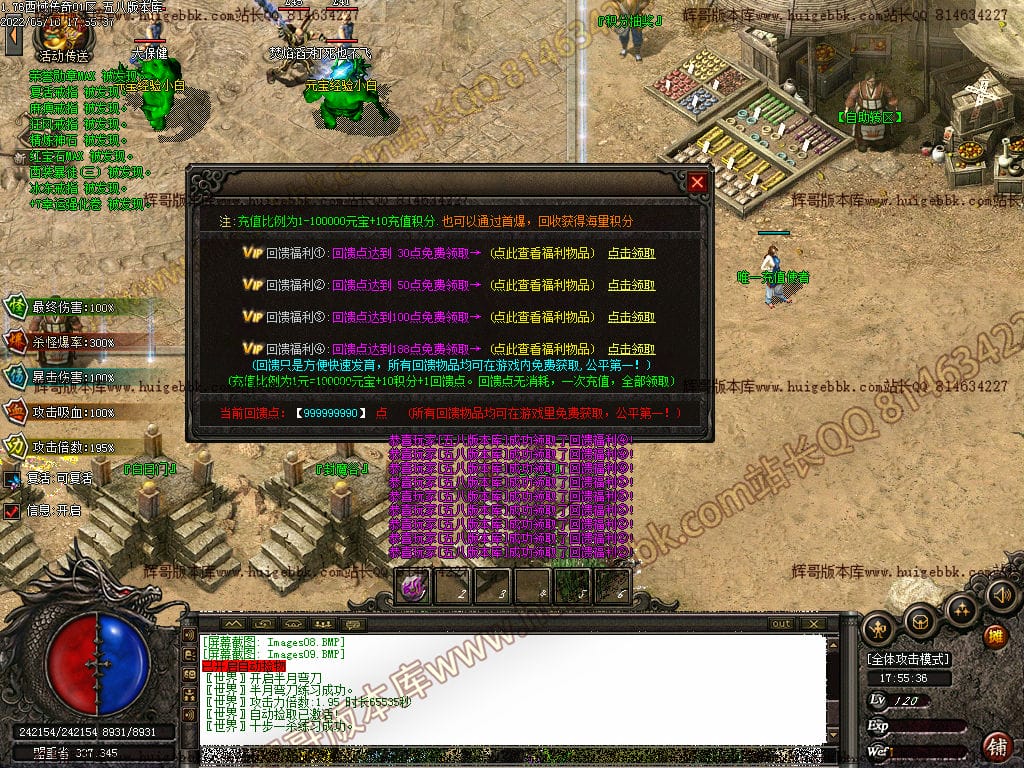Click the 复活 revive status icon
The height and width of the screenshot is (768, 1024).
[x=12, y=479]
